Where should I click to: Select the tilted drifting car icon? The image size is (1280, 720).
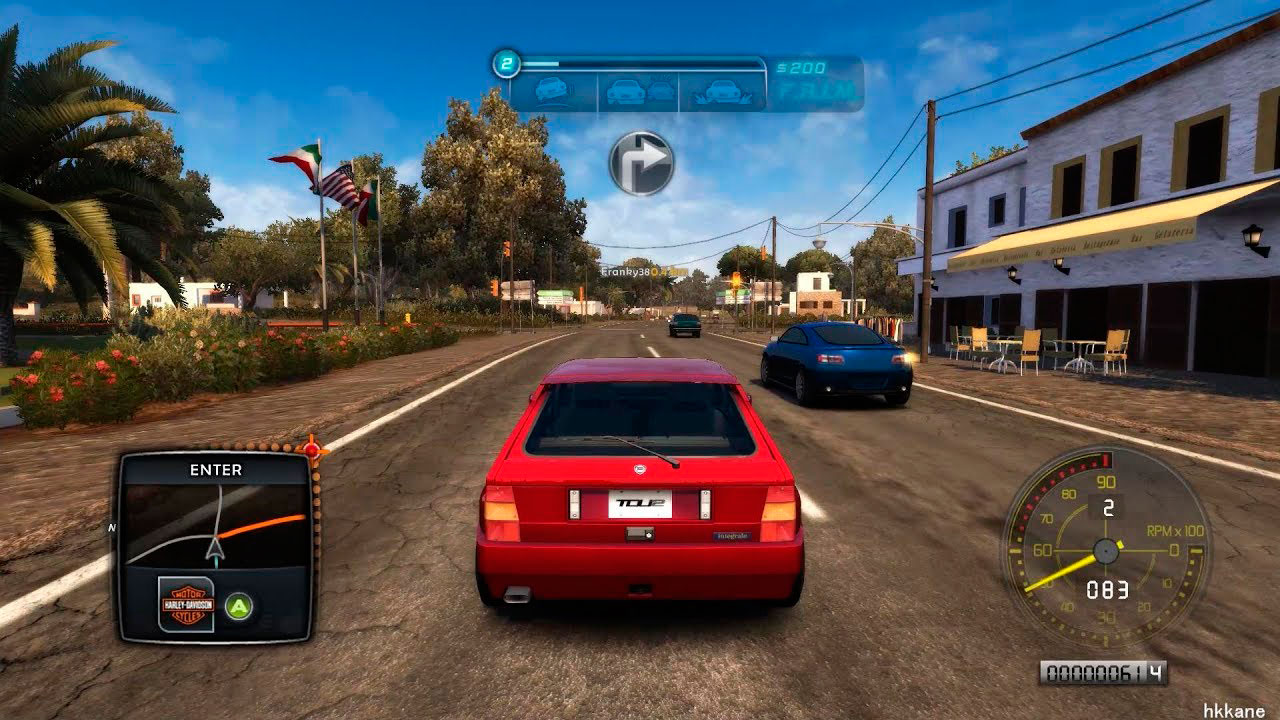click(x=553, y=92)
